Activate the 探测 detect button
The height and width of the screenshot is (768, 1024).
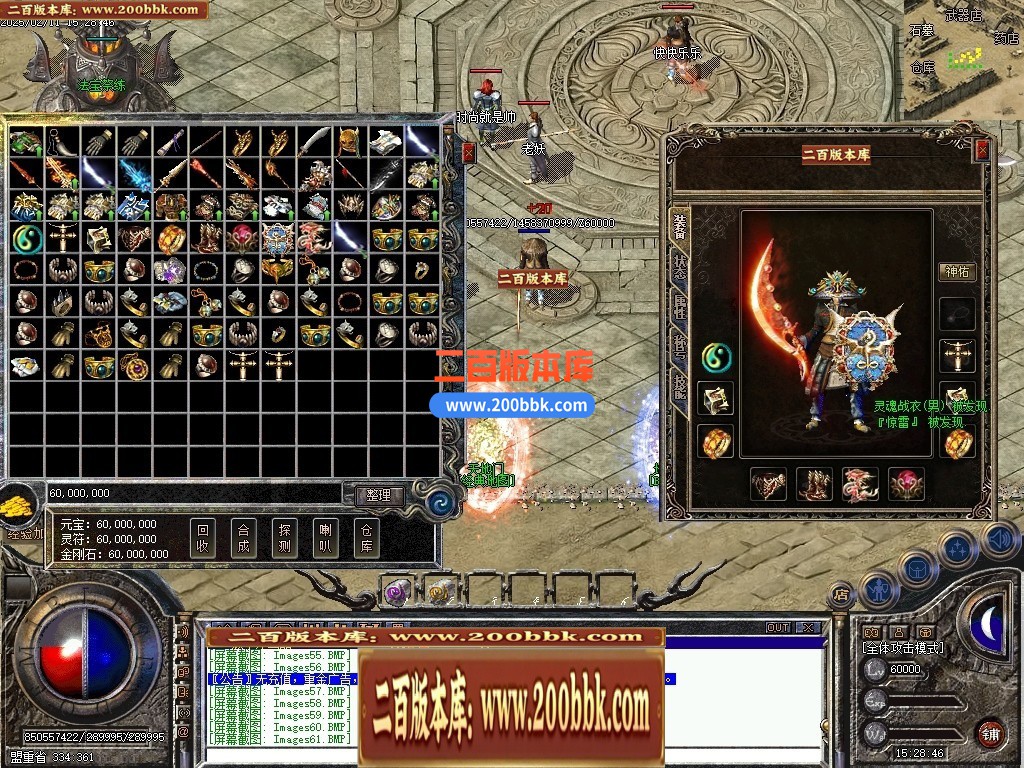coord(284,538)
